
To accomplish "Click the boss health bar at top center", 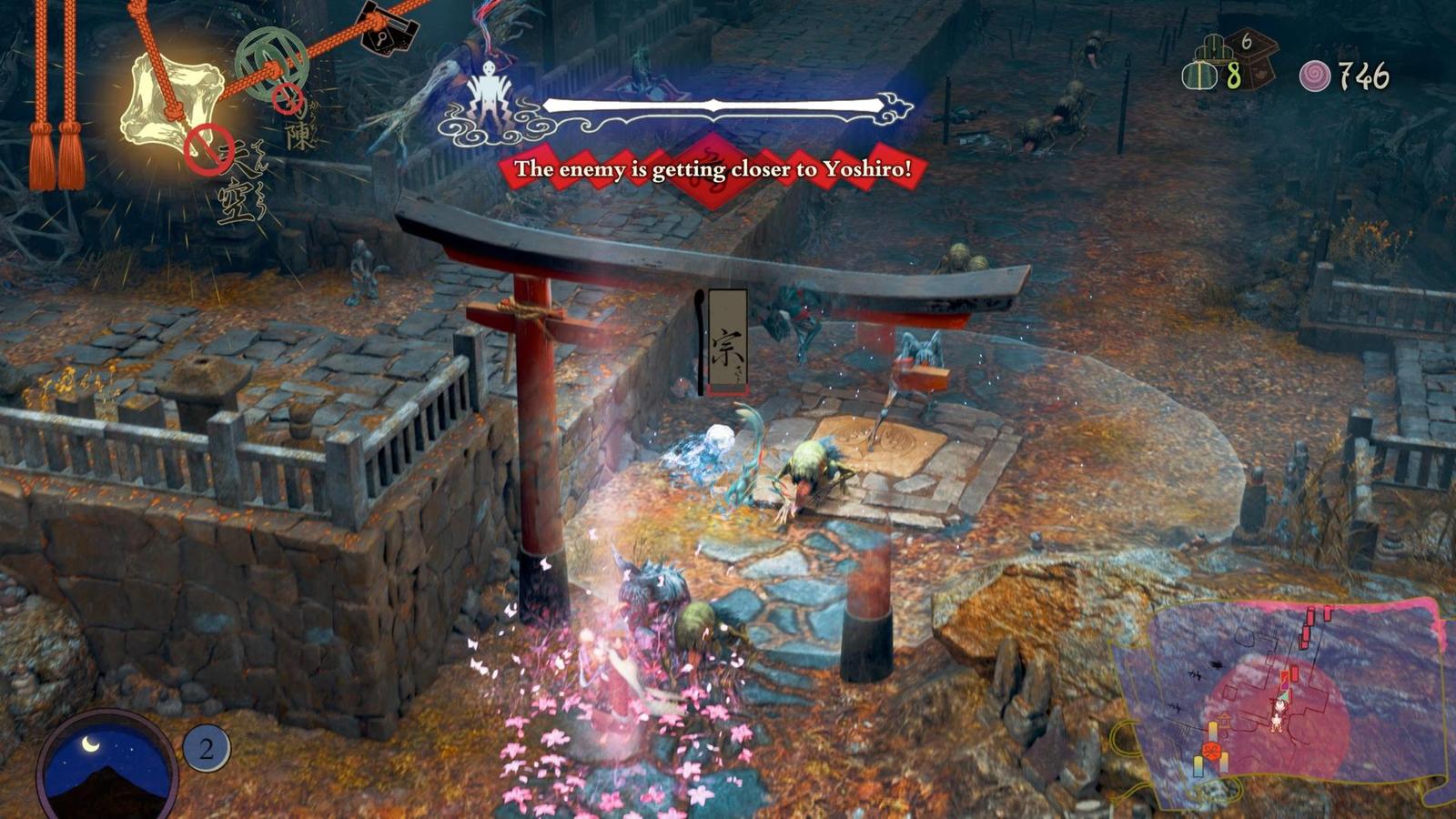I will [714, 103].
